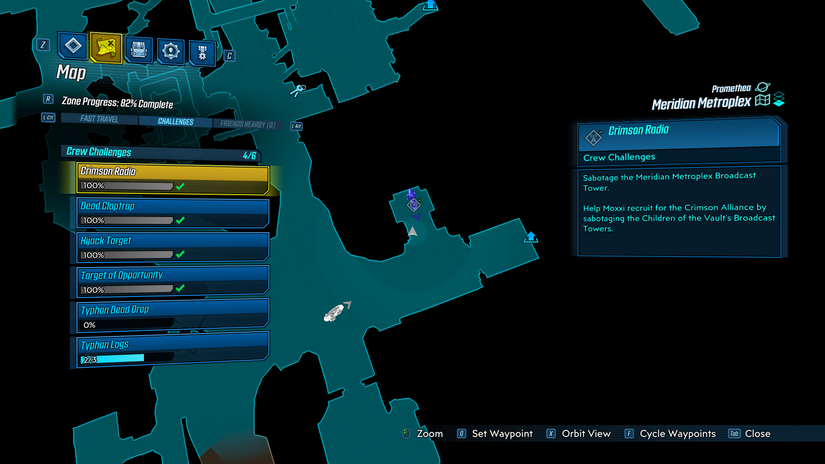
Task: Open the Friends Nearby sub-tab
Action: click(x=246, y=123)
